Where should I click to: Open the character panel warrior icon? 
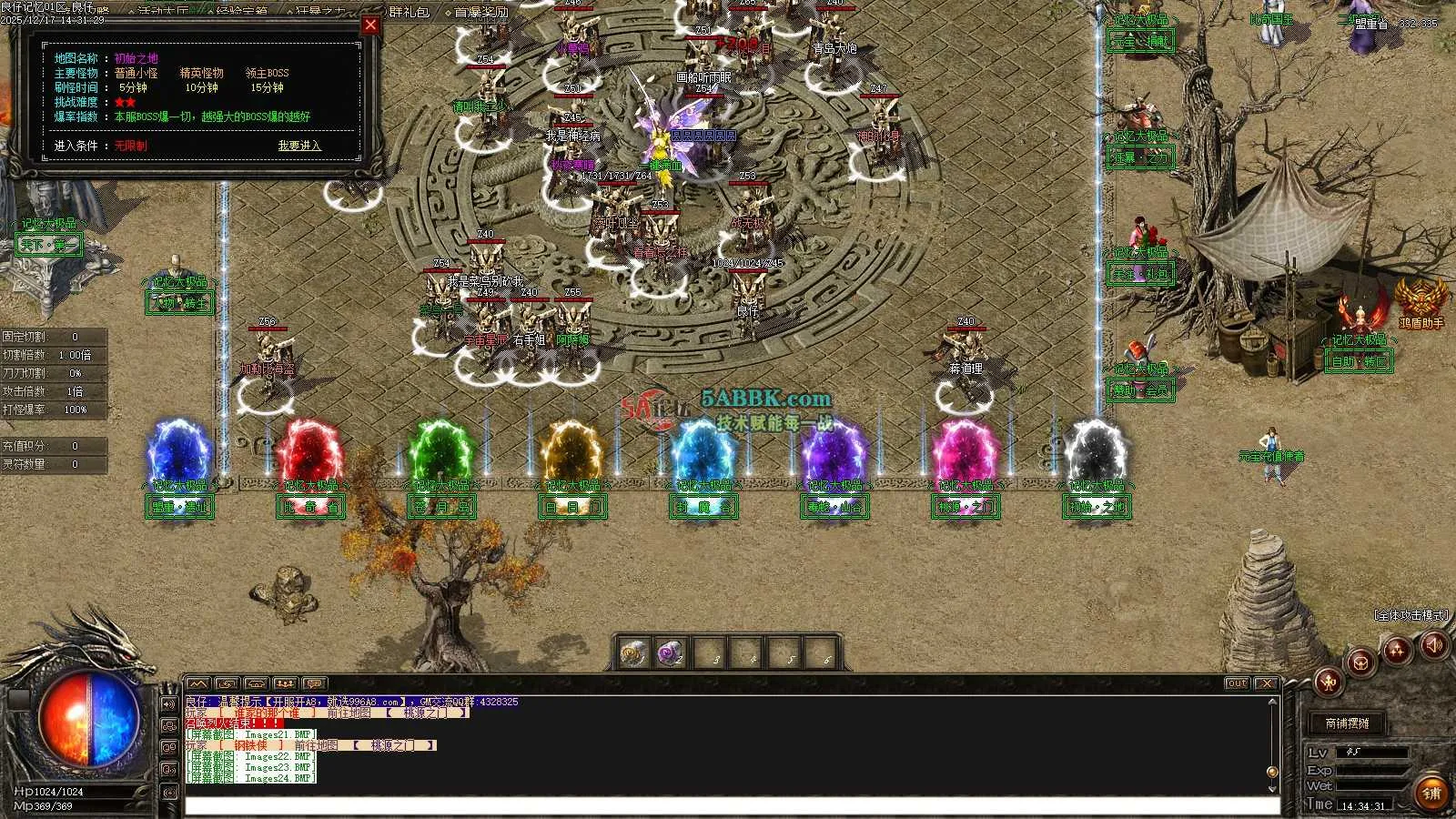point(1328,681)
